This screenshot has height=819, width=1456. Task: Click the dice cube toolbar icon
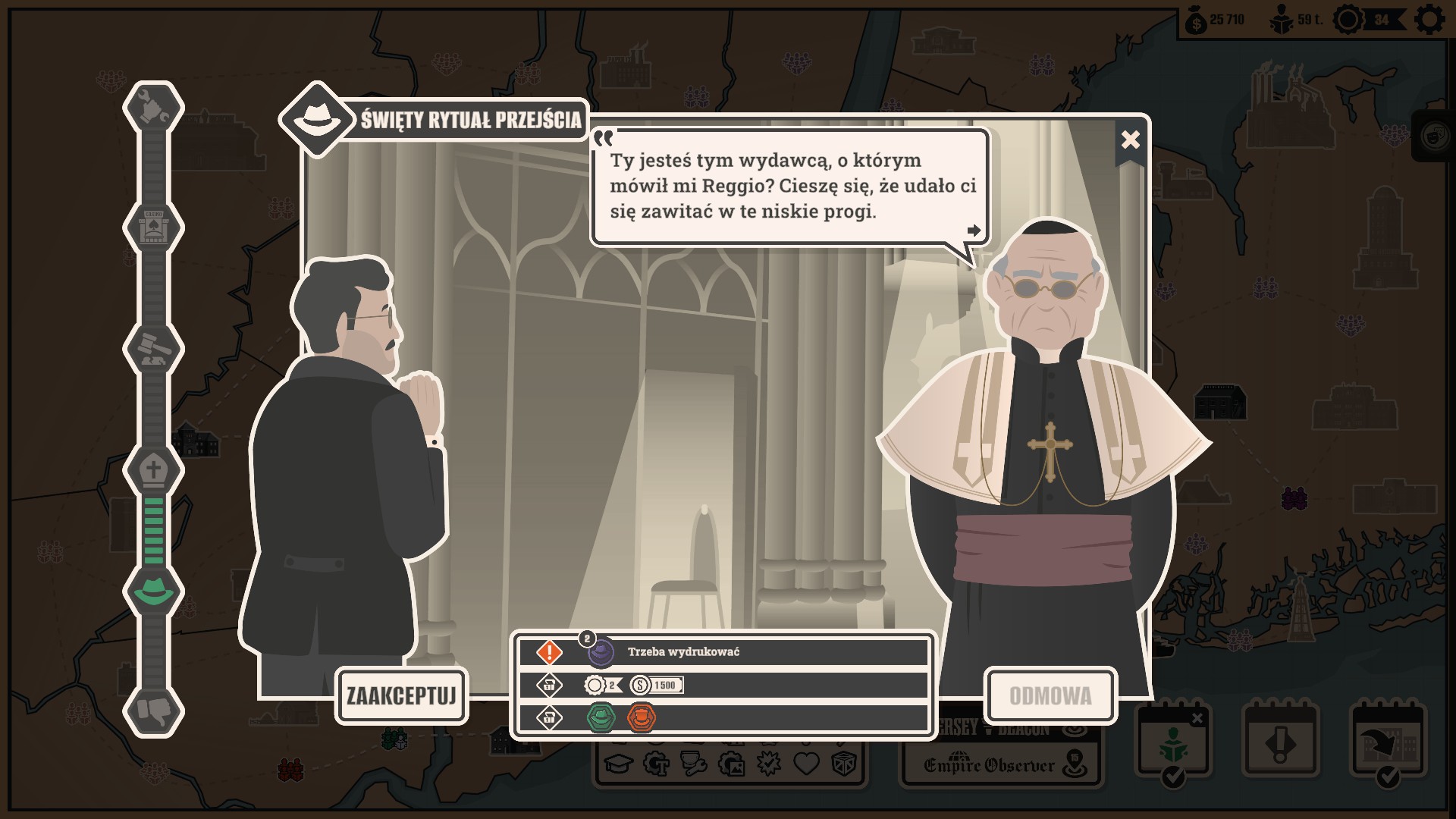(x=843, y=764)
